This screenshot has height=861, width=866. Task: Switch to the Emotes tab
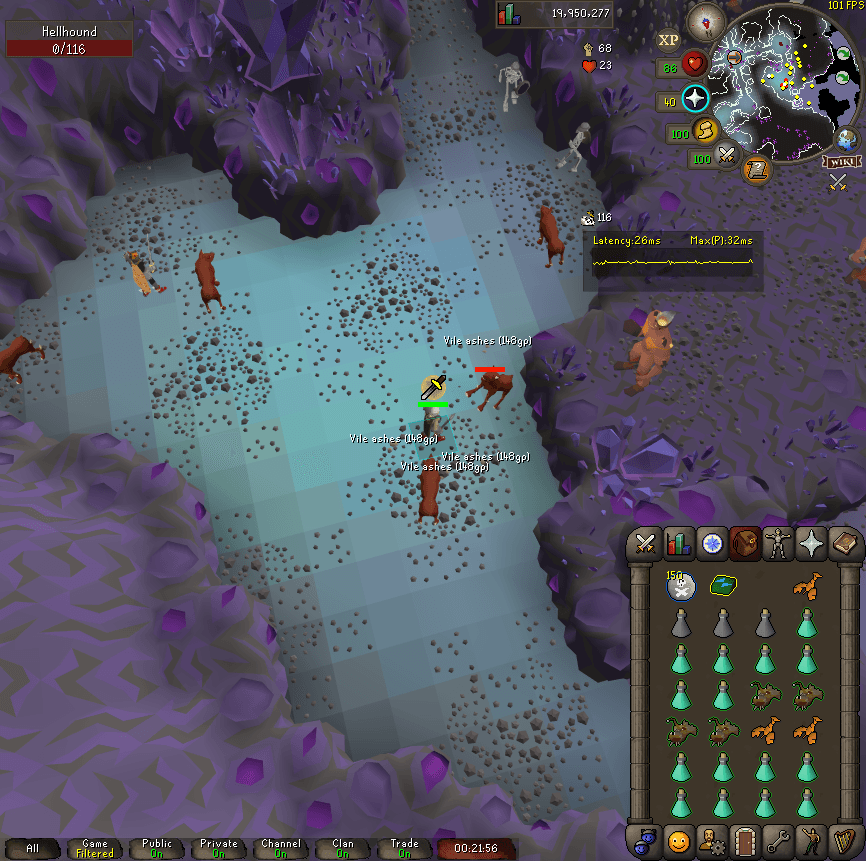tap(812, 840)
